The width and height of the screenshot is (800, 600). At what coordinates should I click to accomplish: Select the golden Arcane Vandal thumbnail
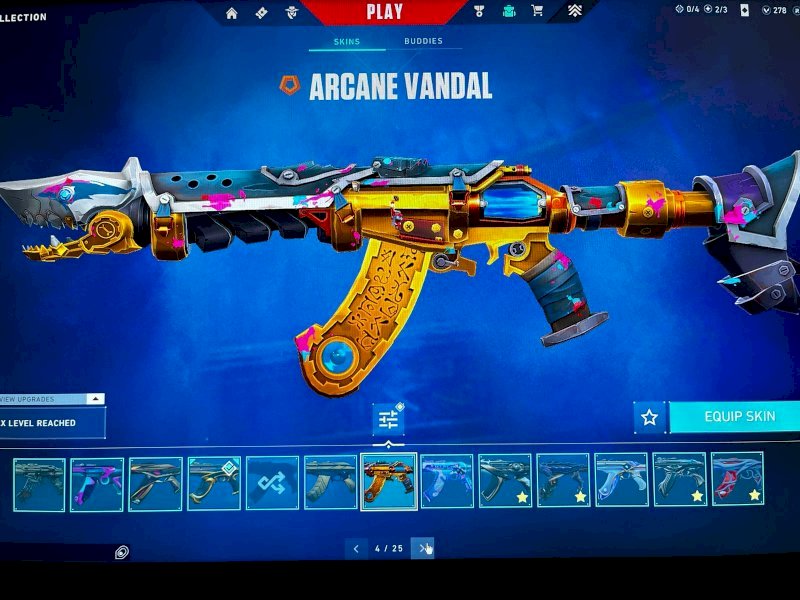coord(388,482)
